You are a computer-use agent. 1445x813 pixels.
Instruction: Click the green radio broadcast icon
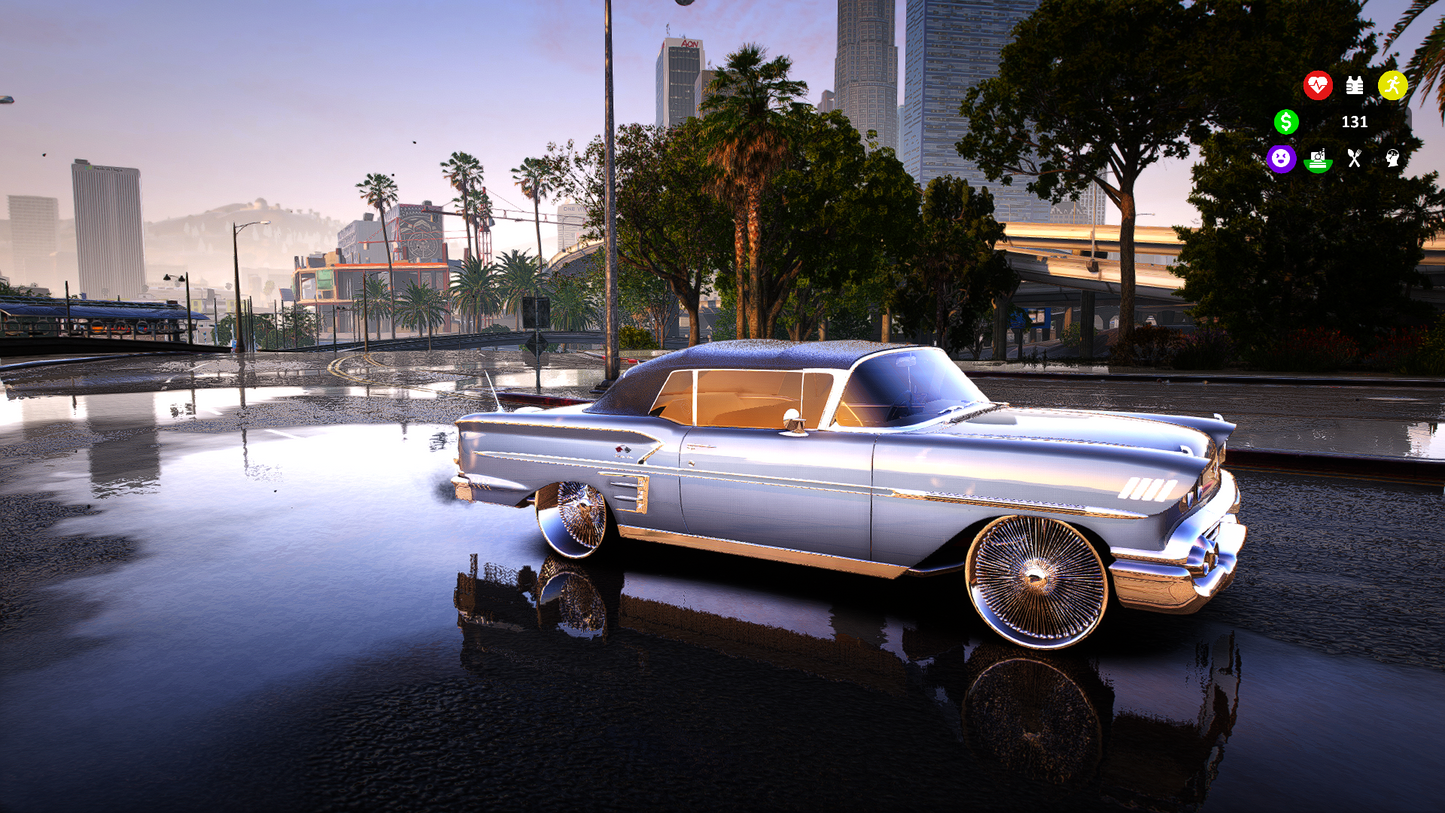(1318, 160)
